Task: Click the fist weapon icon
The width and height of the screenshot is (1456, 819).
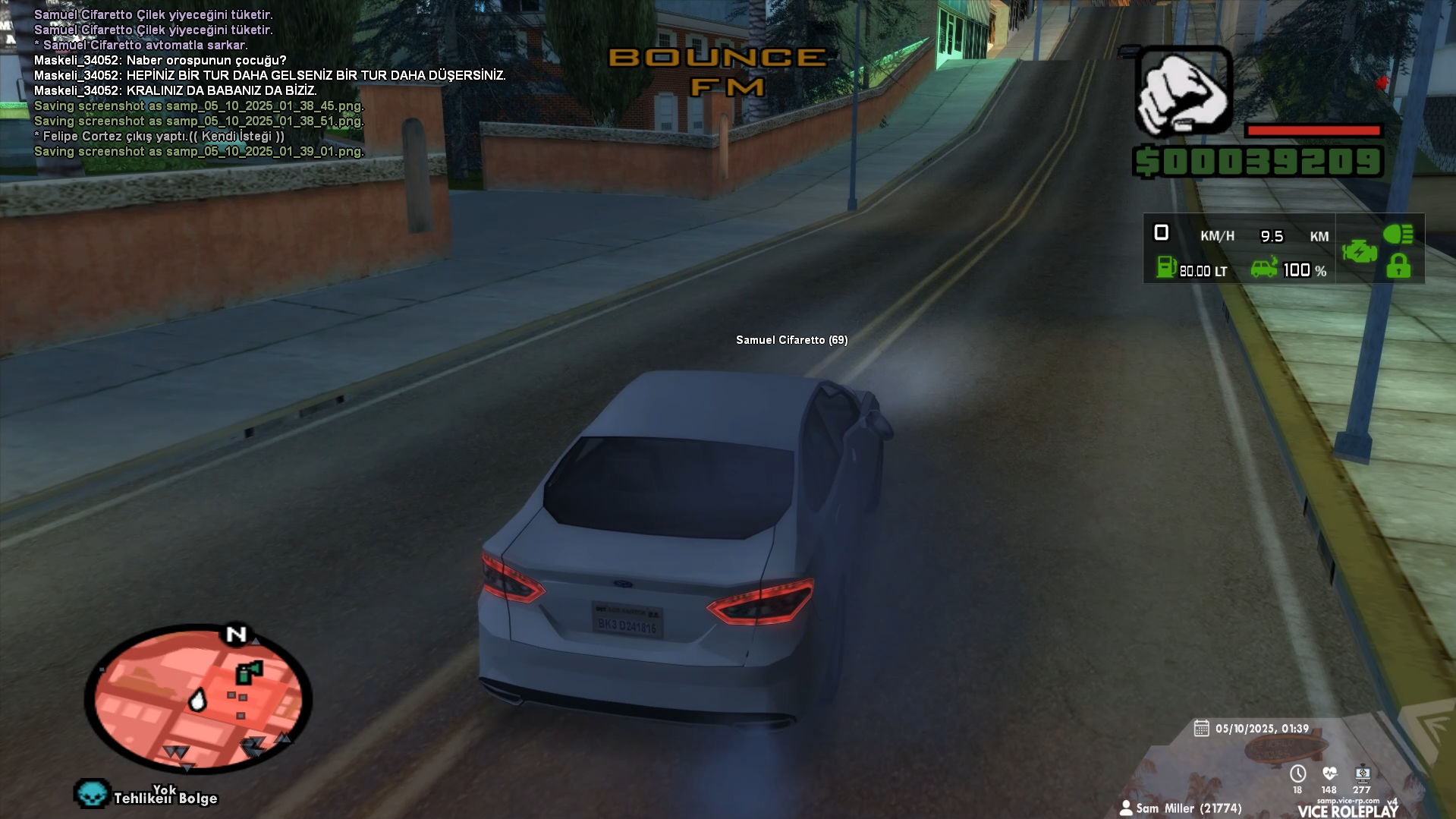Action: click(x=1183, y=92)
